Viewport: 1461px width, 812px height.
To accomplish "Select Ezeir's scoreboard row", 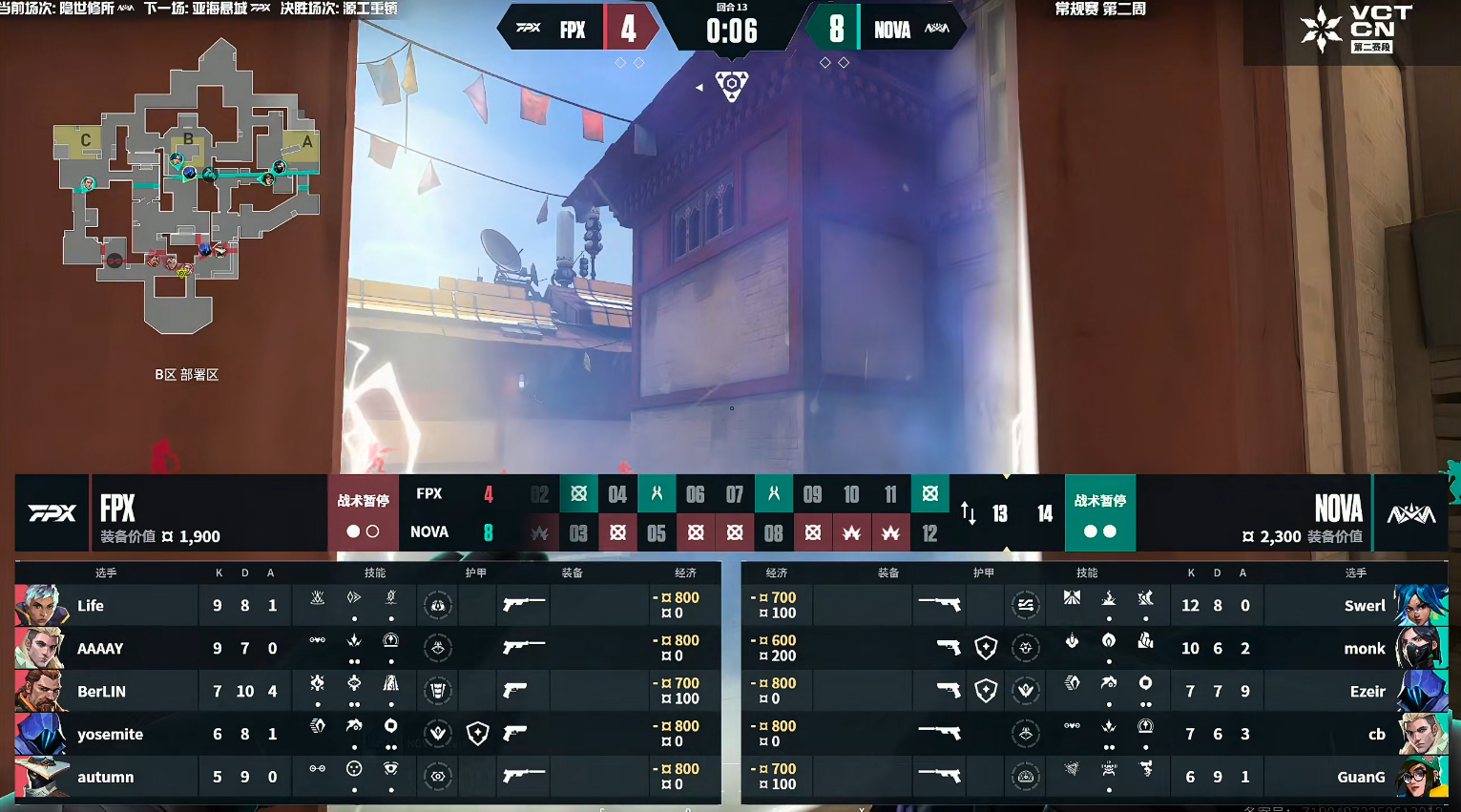I will pos(1094,691).
